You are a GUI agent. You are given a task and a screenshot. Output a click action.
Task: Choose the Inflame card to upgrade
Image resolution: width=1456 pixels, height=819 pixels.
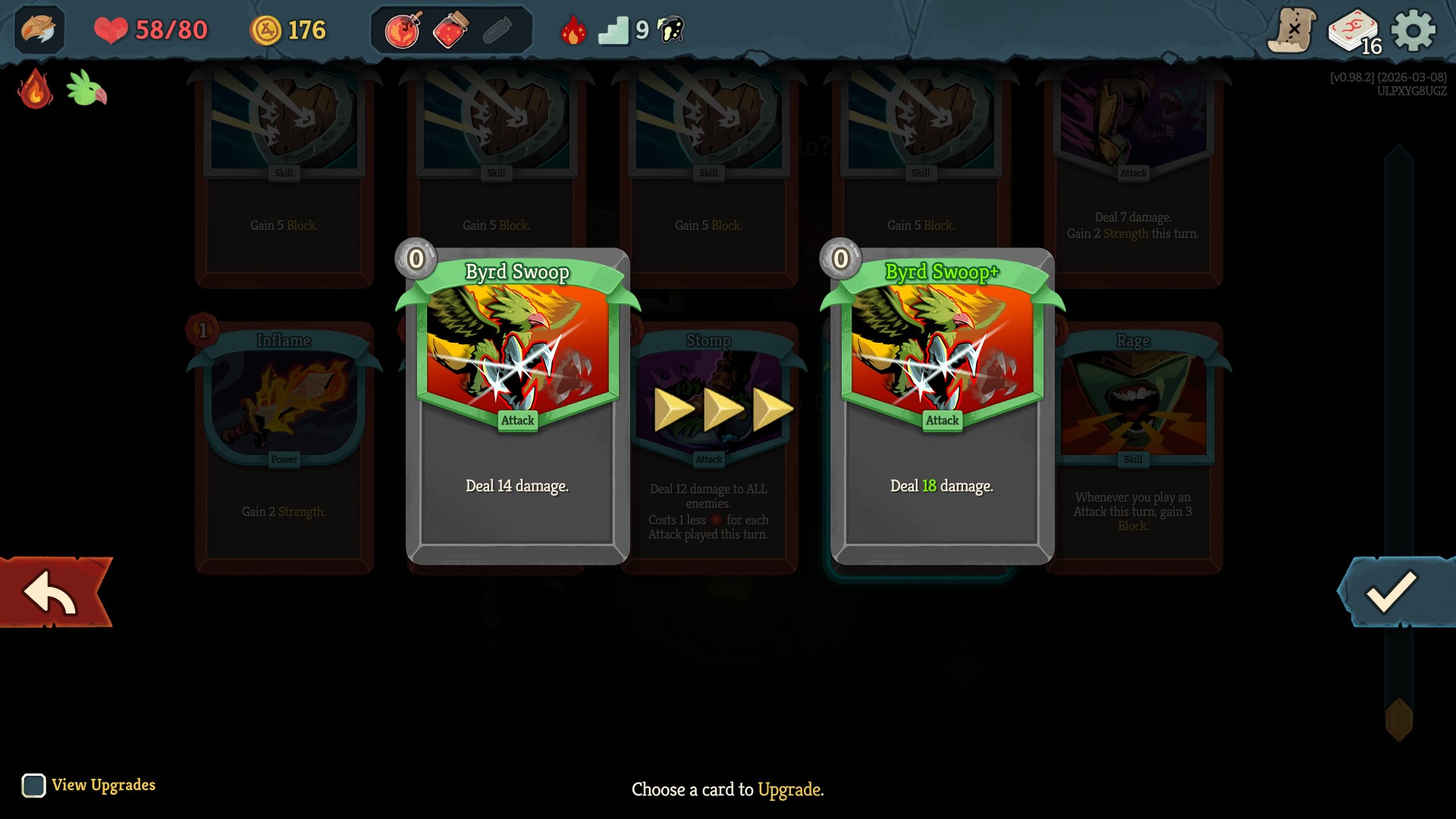point(284,447)
